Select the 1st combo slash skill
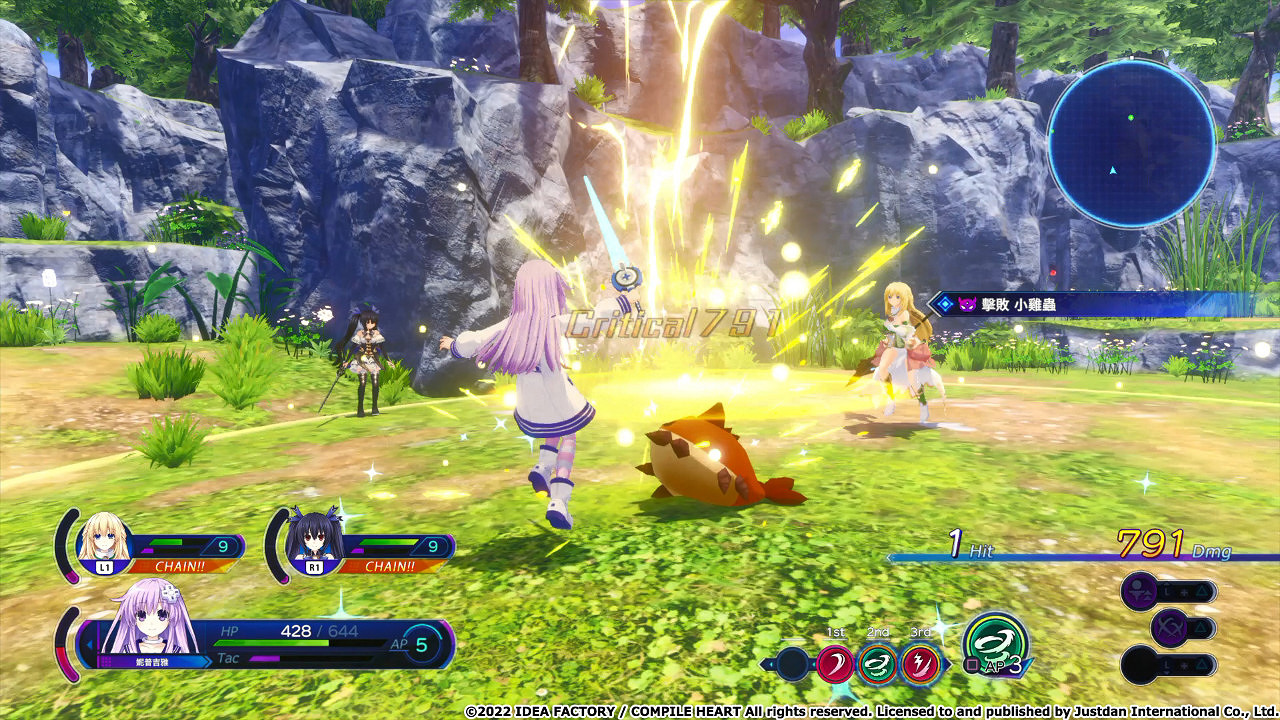 pyautogui.click(x=835, y=663)
